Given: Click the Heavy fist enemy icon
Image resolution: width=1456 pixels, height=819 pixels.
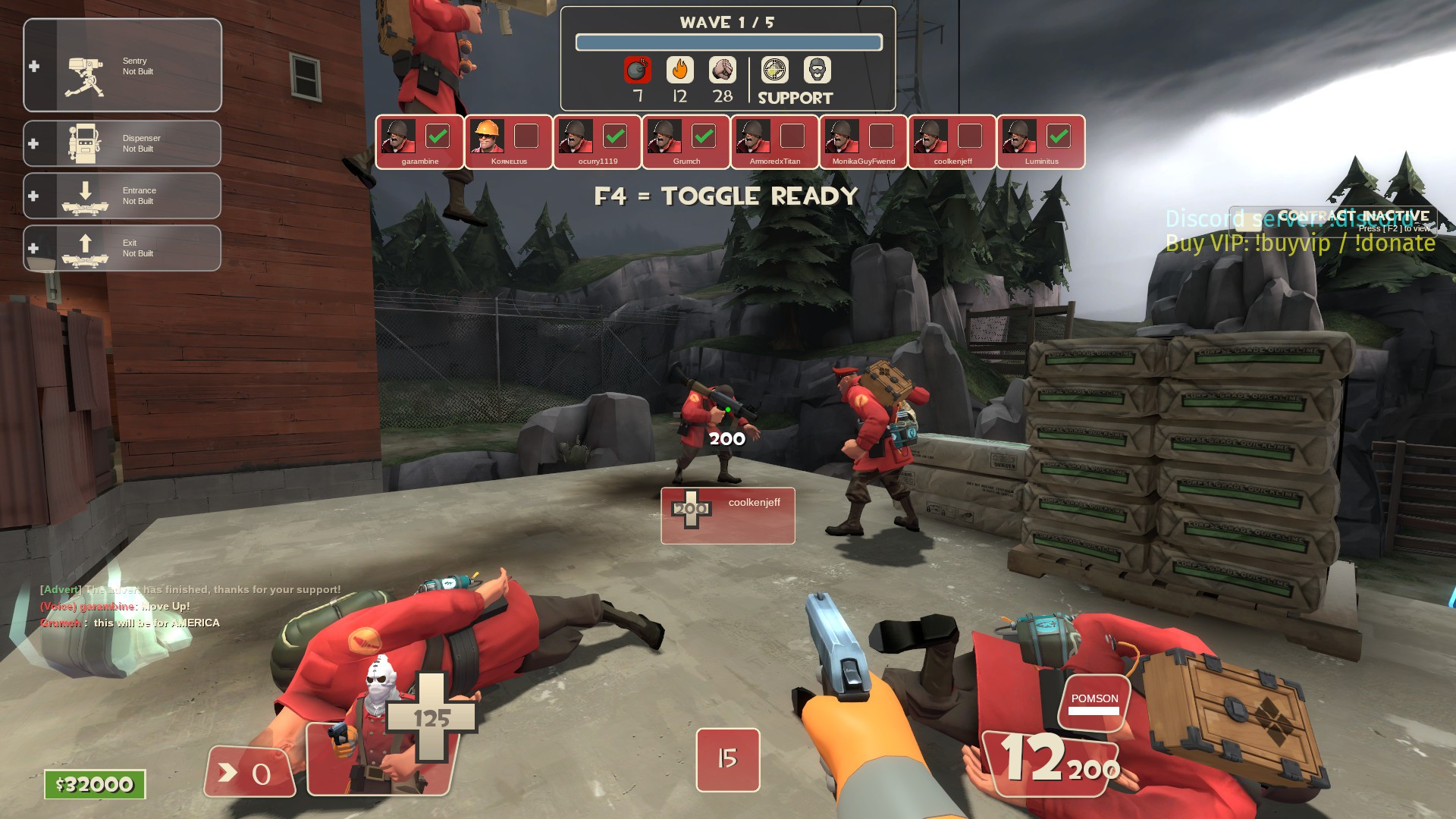Looking at the screenshot, I should click(x=723, y=70).
